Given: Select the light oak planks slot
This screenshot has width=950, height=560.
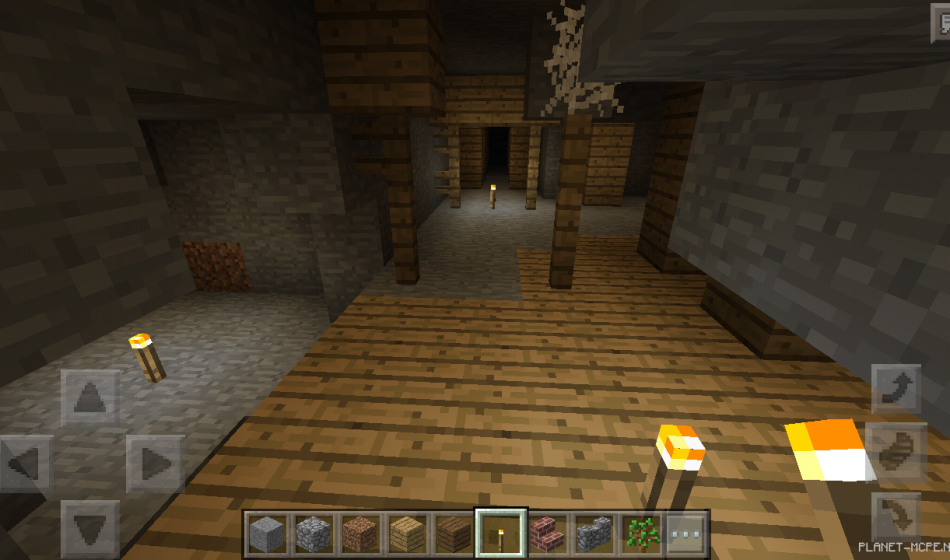Looking at the screenshot, I should pos(406,534).
